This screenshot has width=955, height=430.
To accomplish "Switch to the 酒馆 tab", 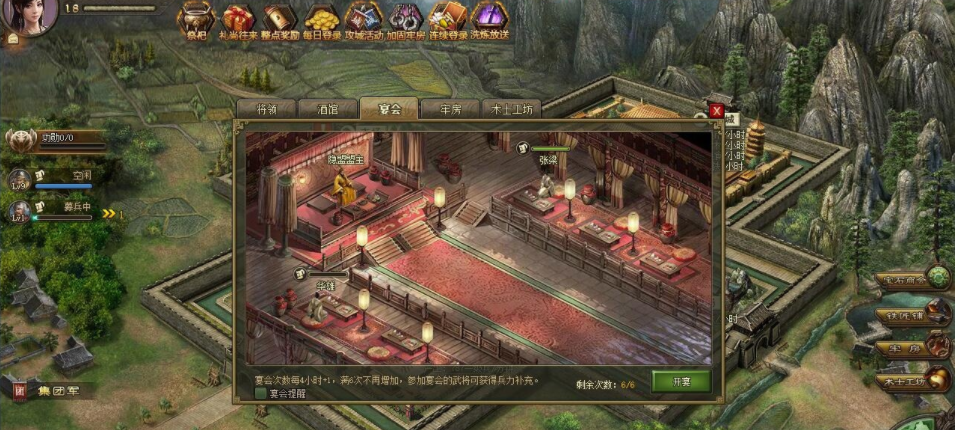I will pos(326,110).
